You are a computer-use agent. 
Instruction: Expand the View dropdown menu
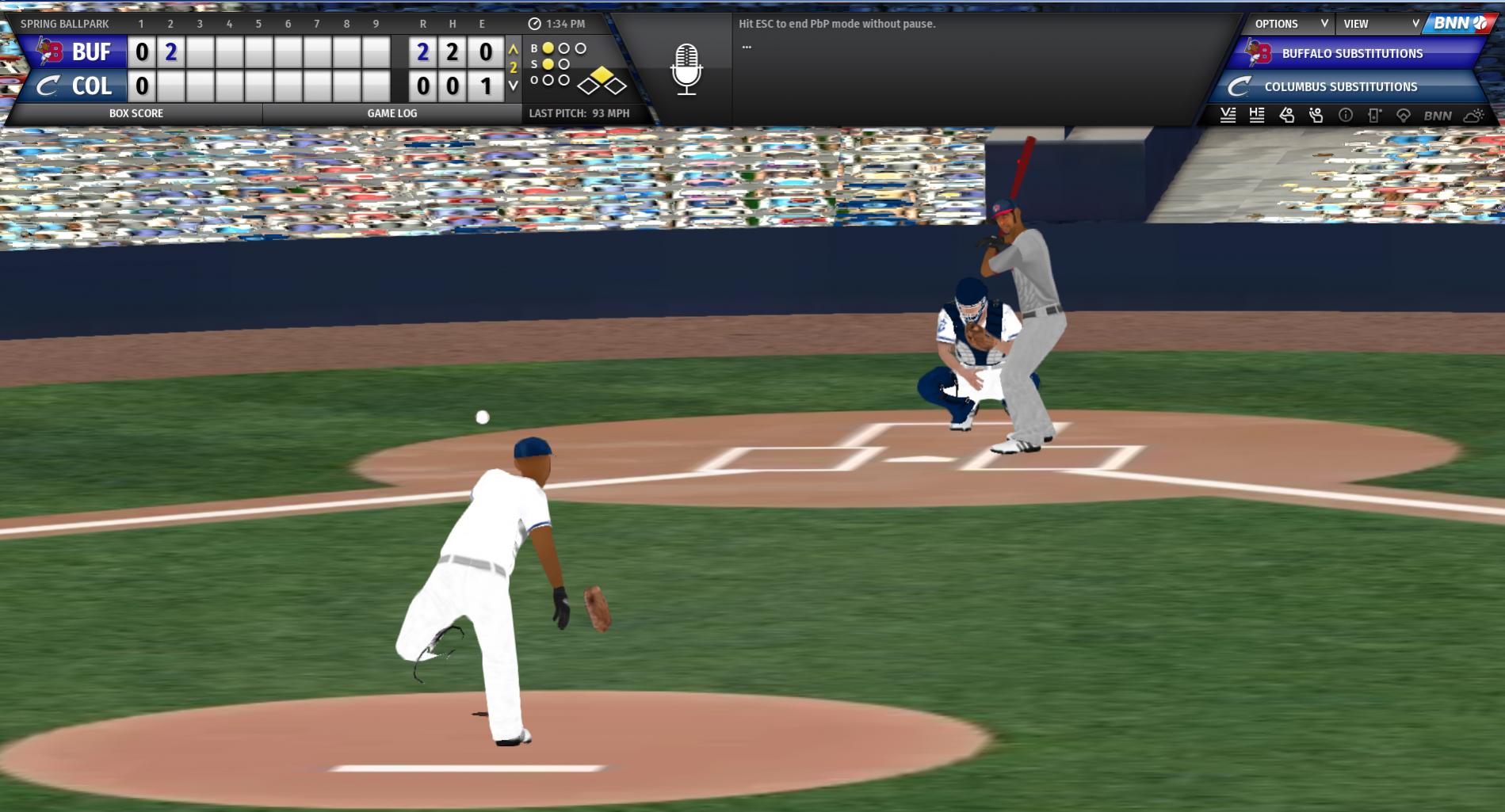(1380, 24)
